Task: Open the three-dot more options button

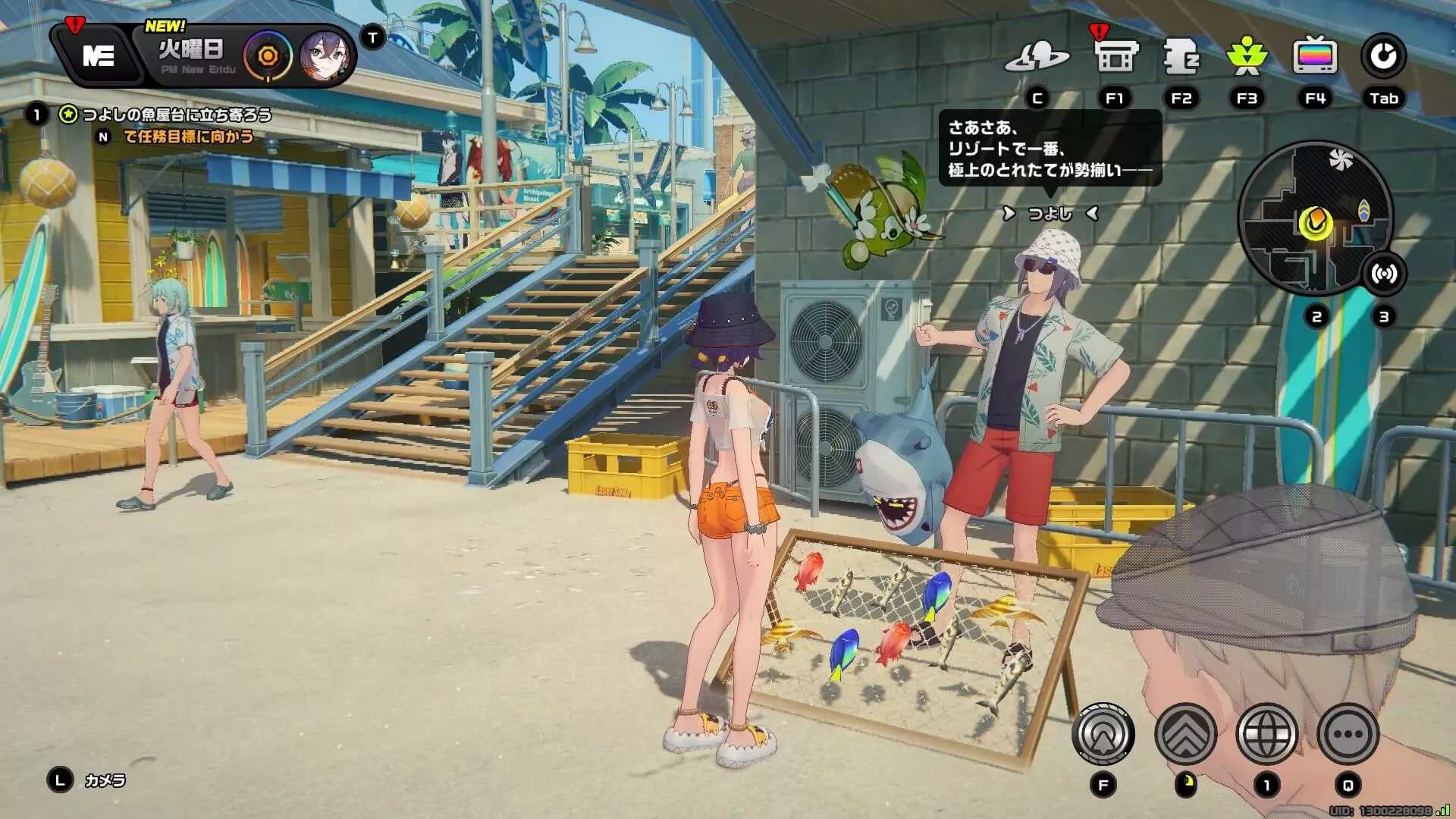Action: [x=1348, y=734]
